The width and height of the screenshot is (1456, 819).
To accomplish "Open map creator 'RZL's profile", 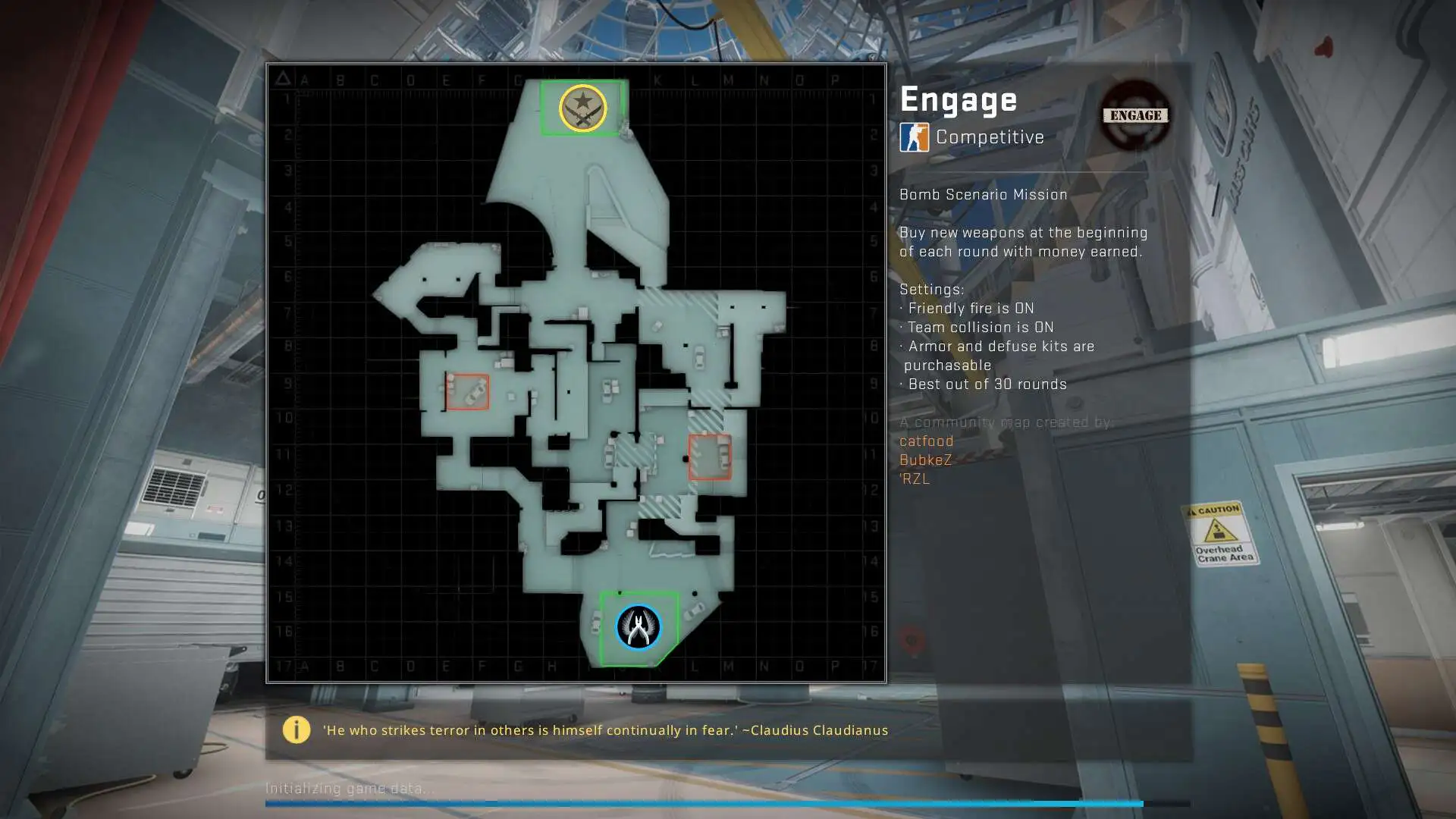I will (x=915, y=479).
